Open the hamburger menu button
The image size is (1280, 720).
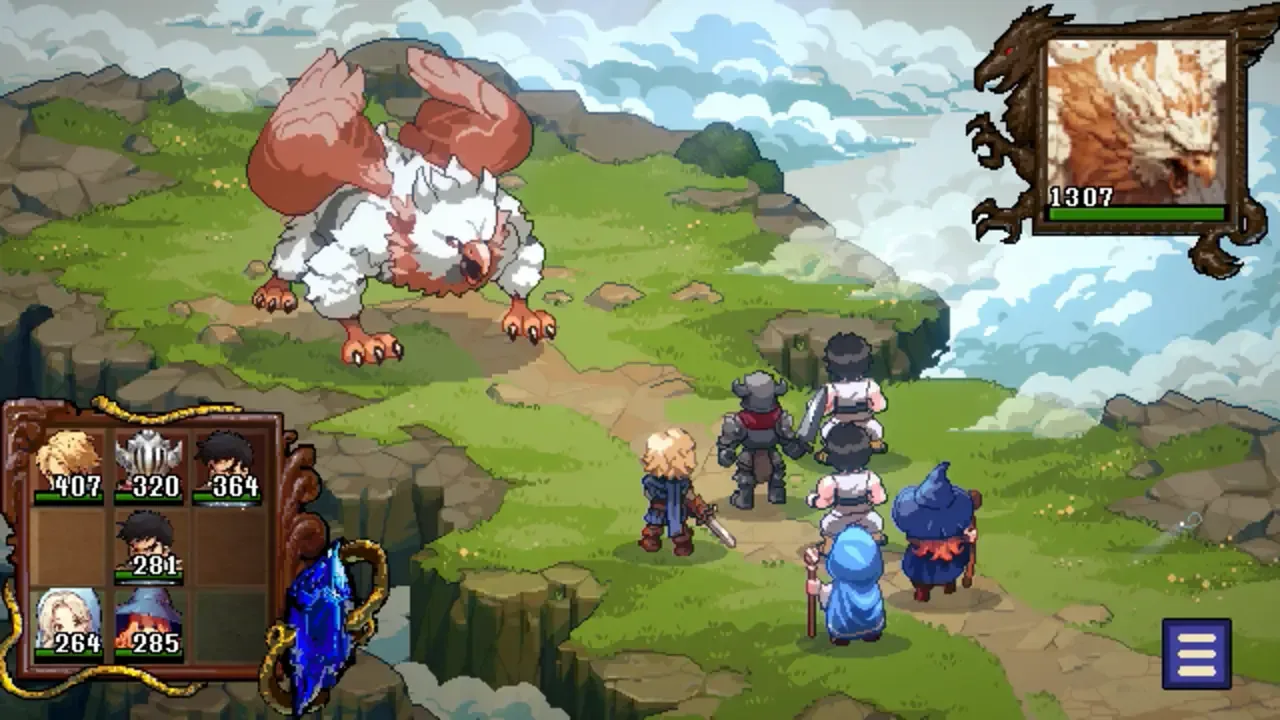click(1196, 653)
